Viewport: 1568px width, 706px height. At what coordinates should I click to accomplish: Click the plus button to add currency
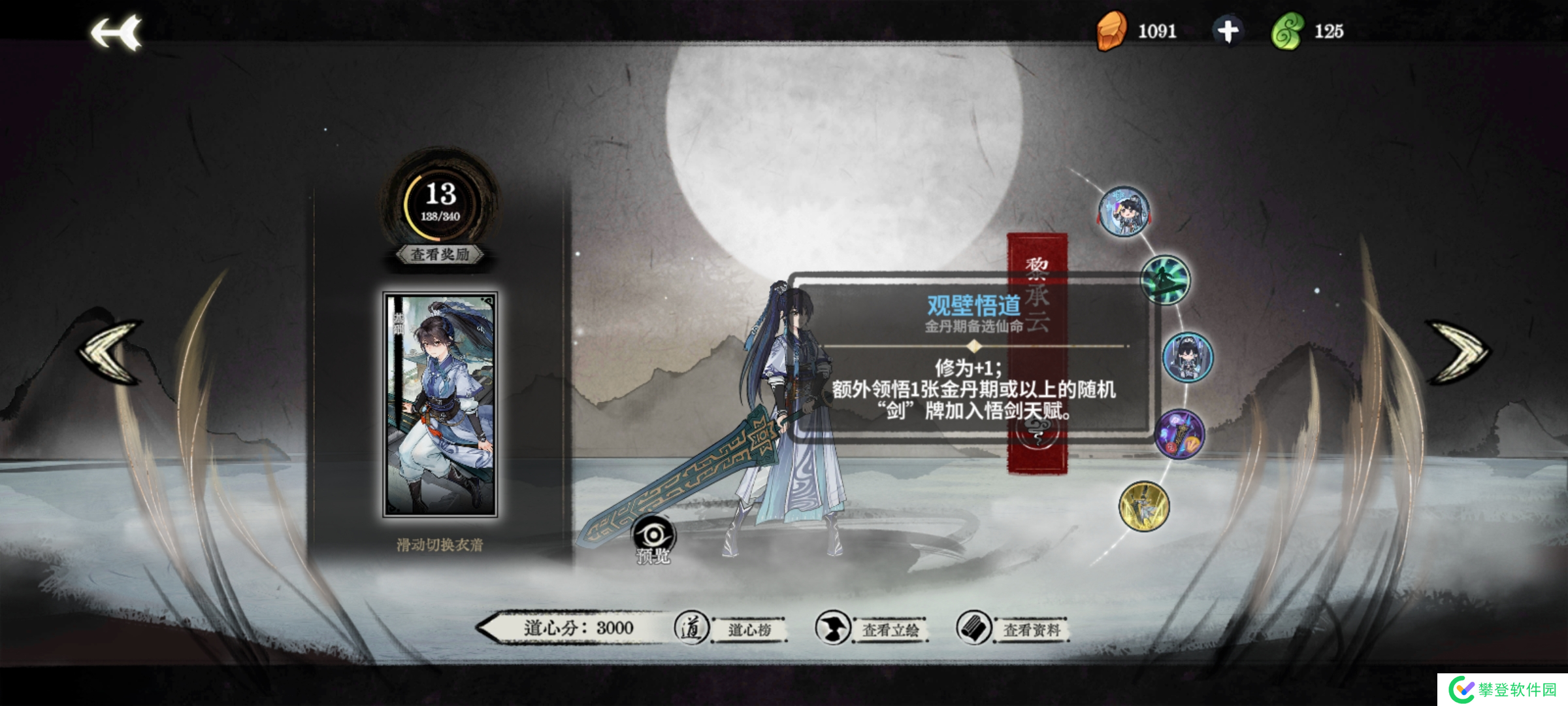coord(1228,29)
